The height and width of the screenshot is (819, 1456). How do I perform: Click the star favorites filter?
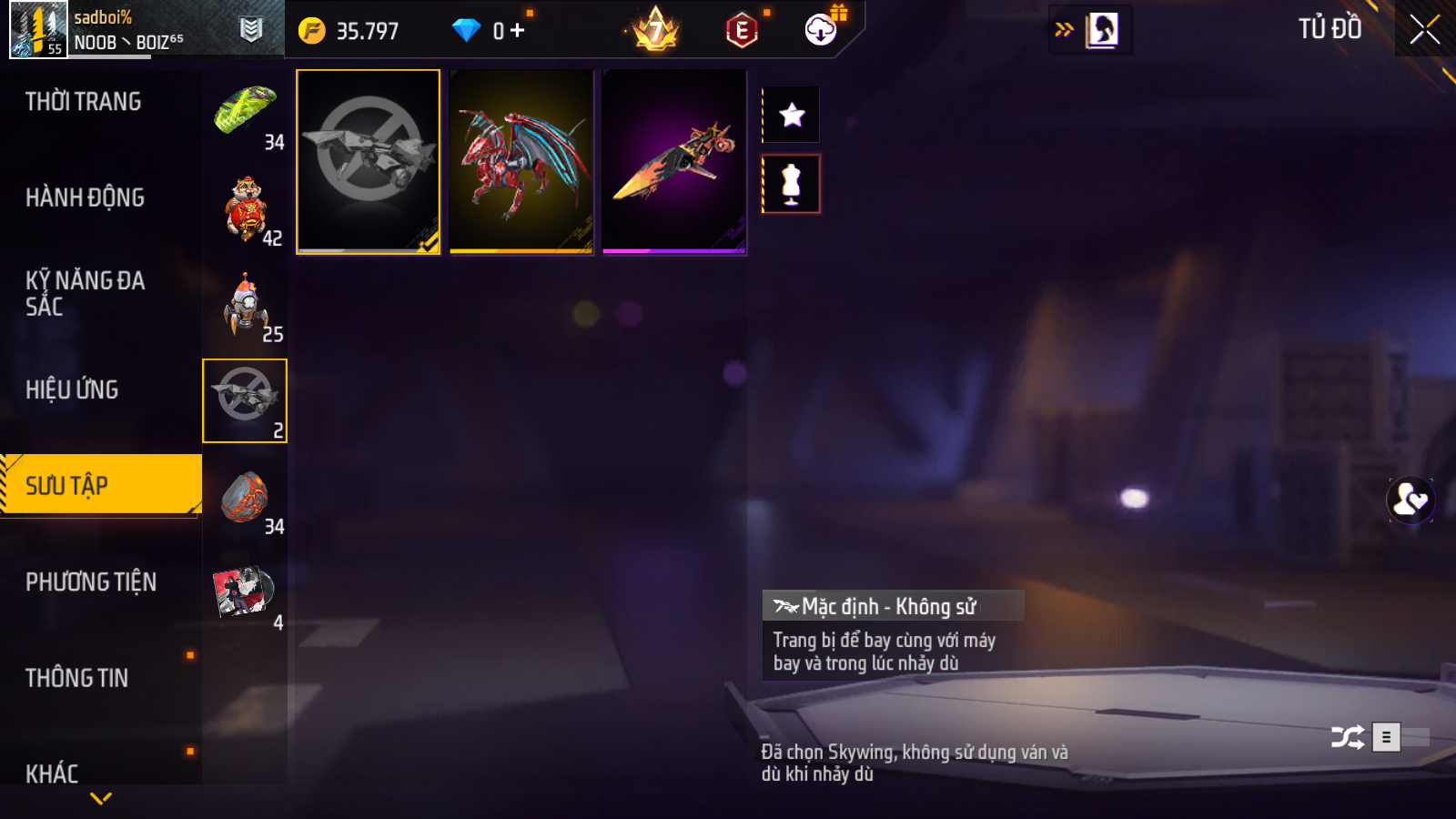pyautogui.click(x=792, y=115)
